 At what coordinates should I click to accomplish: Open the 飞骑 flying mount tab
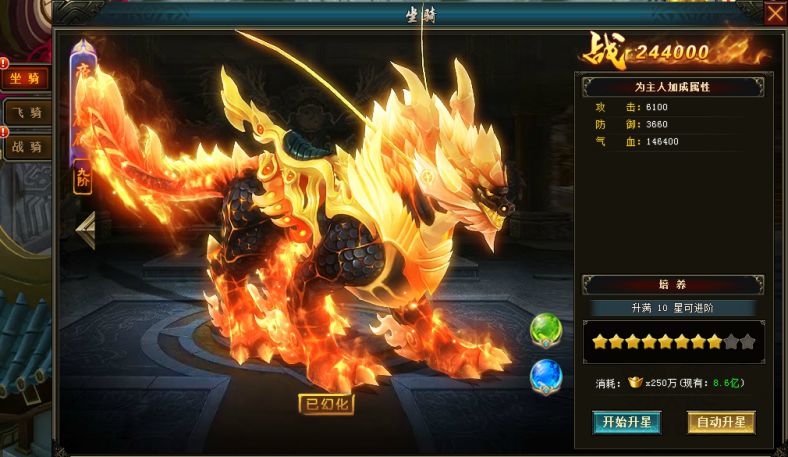tap(26, 113)
